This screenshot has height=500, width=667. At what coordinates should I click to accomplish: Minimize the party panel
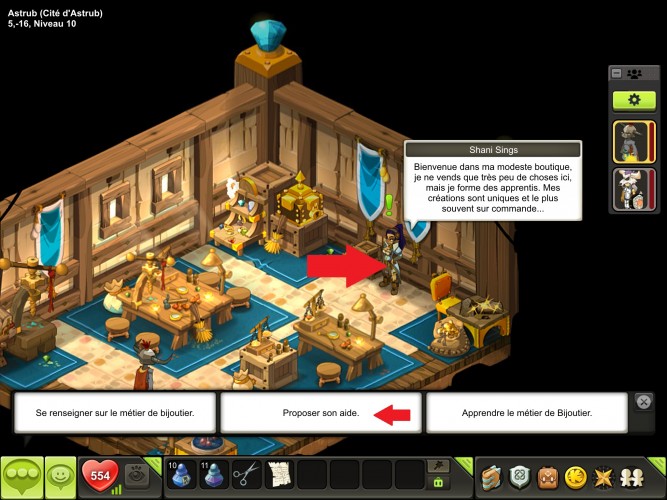click(x=617, y=73)
